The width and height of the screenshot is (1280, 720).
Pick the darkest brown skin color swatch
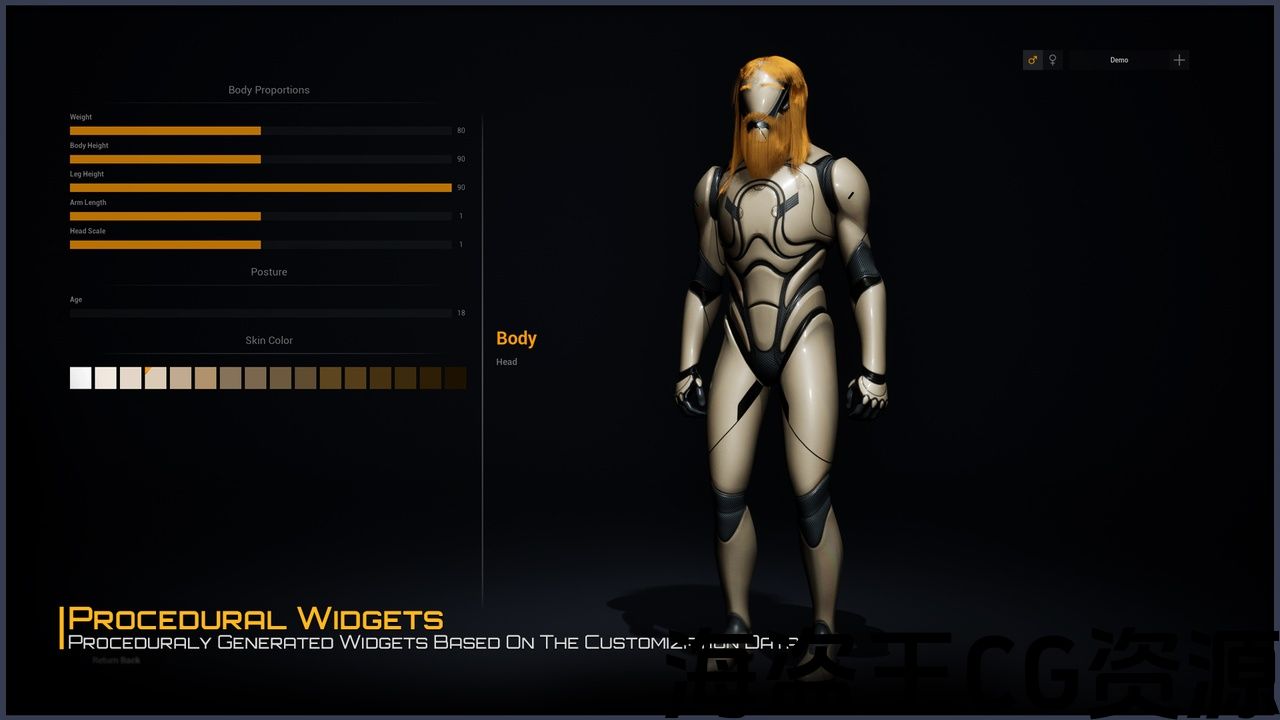click(455, 378)
